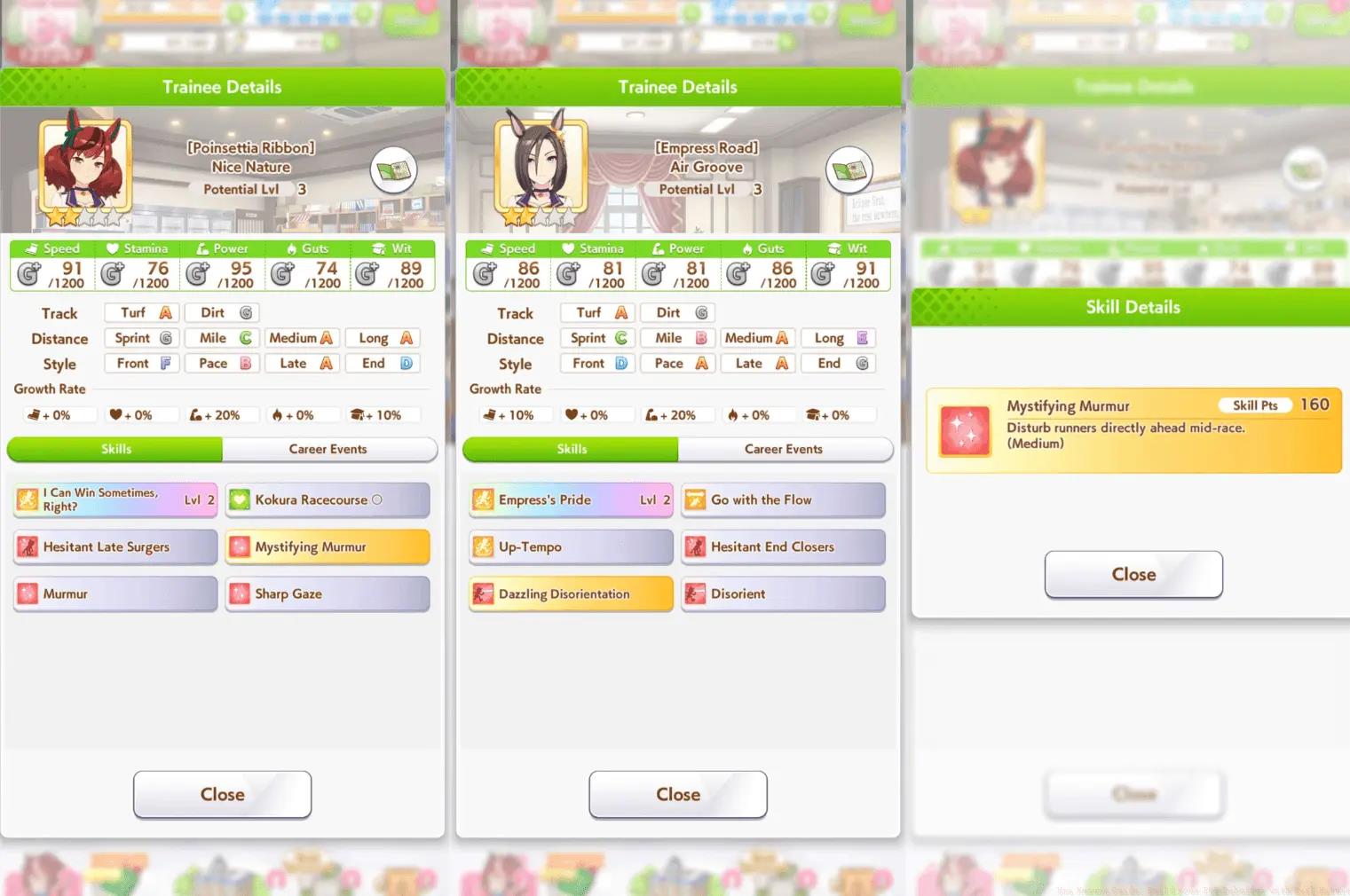The height and width of the screenshot is (896, 1350).
Task: Choose the Sharp Gaze skill
Action: pyautogui.click(x=328, y=594)
